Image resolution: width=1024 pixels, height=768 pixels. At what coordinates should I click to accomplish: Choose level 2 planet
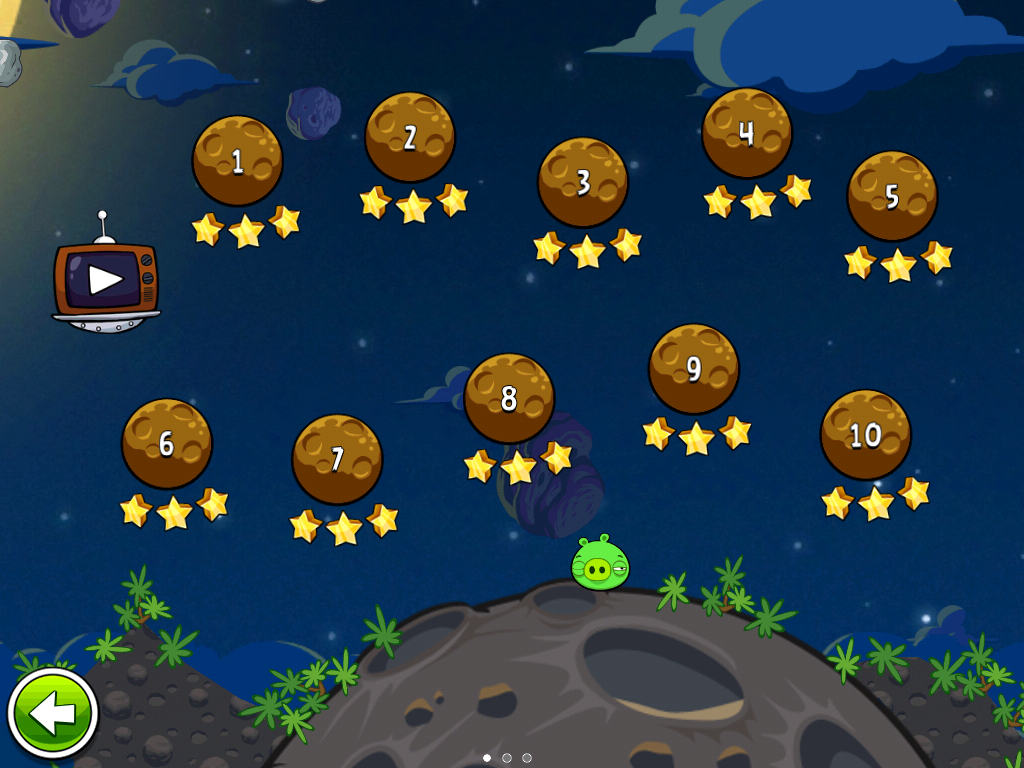coord(410,137)
